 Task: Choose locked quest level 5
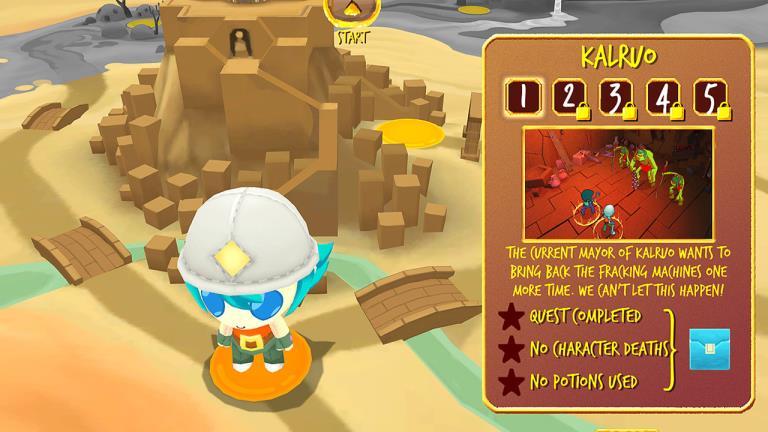(x=708, y=97)
